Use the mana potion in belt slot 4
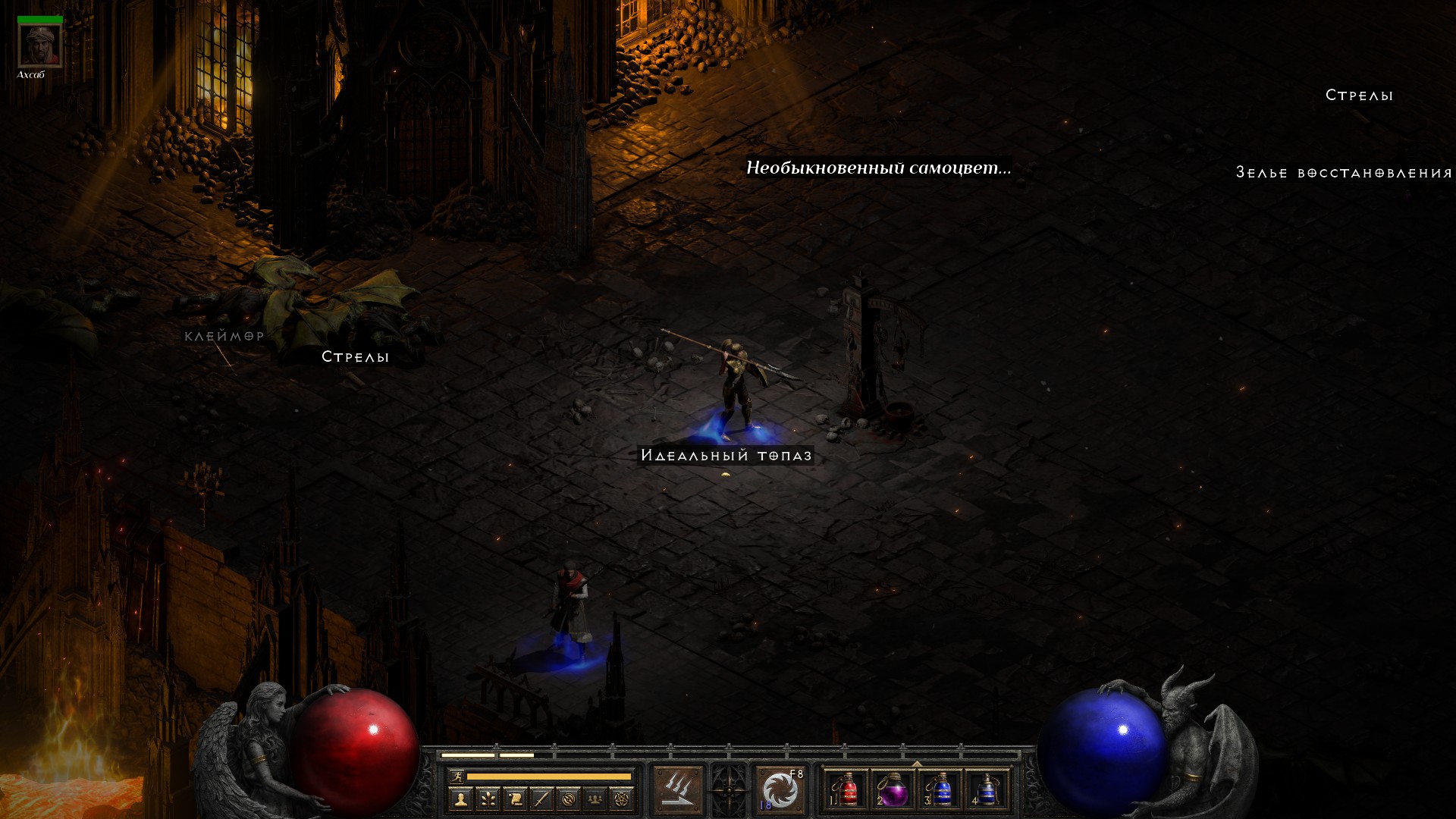The image size is (1456, 819). [987, 790]
